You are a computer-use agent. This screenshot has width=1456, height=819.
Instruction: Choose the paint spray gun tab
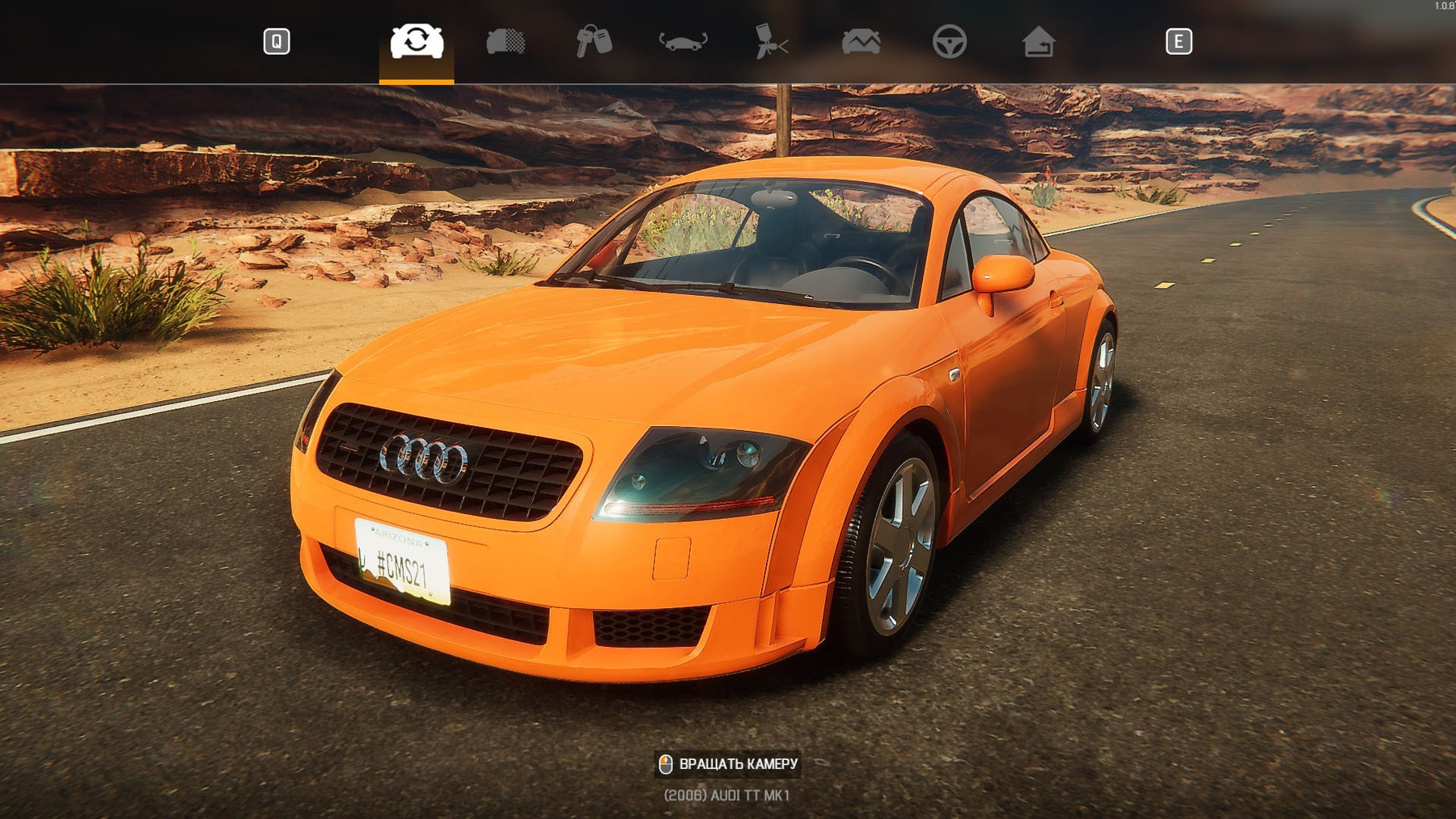point(771,41)
